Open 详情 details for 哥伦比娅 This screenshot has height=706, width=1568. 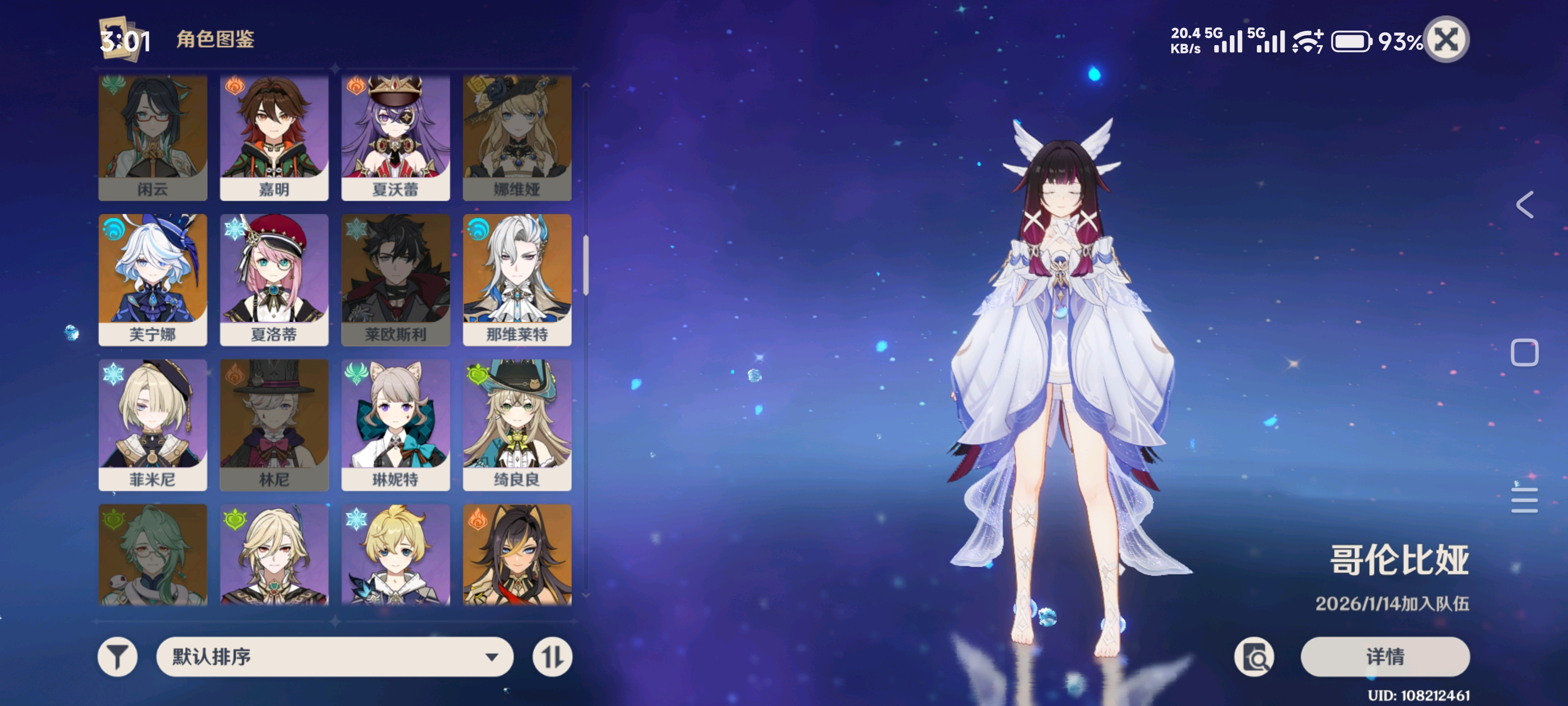(x=1385, y=656)
